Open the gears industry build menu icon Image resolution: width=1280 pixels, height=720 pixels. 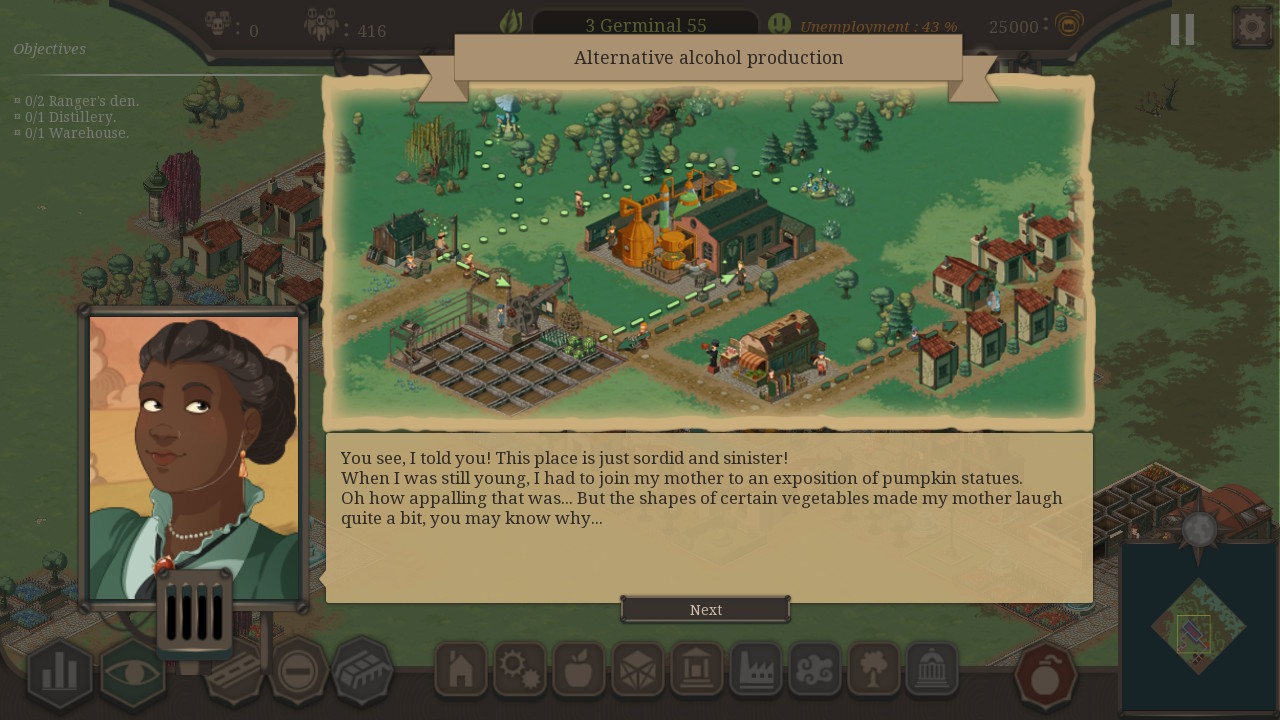coord(520,670)
